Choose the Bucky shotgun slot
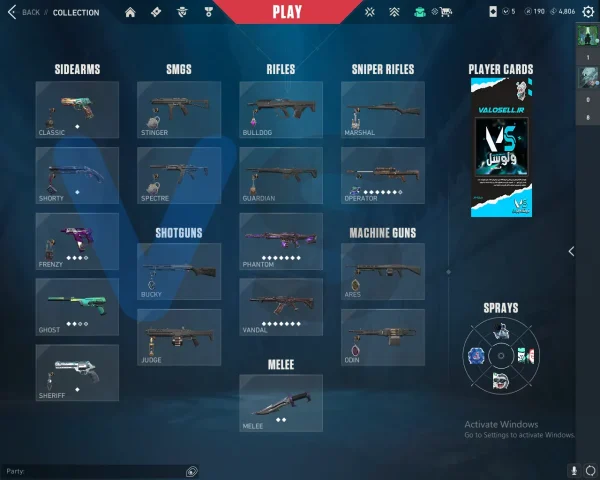 point(179,271)
